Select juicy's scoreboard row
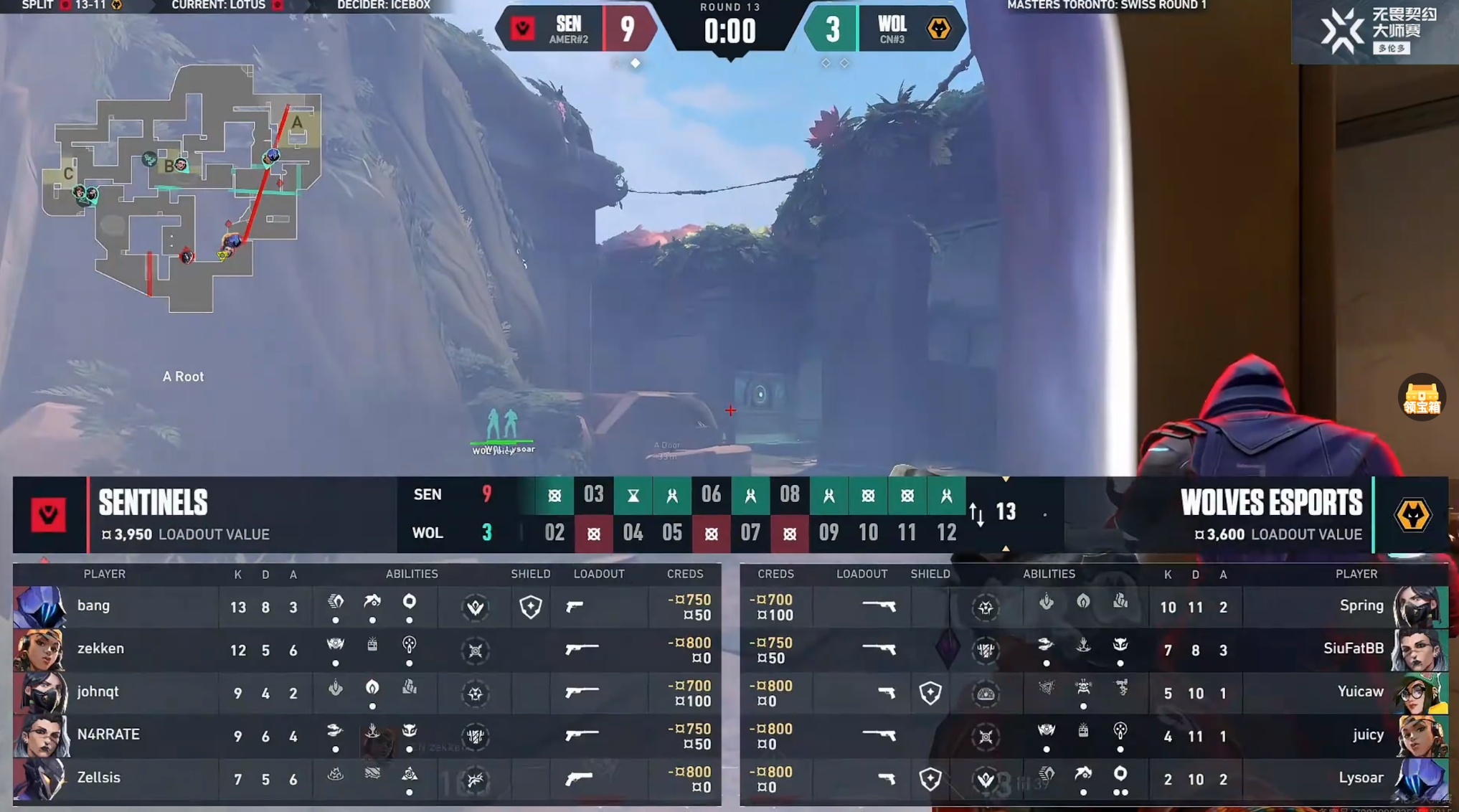This screenshot has height=812, width=1459. 1368,735
